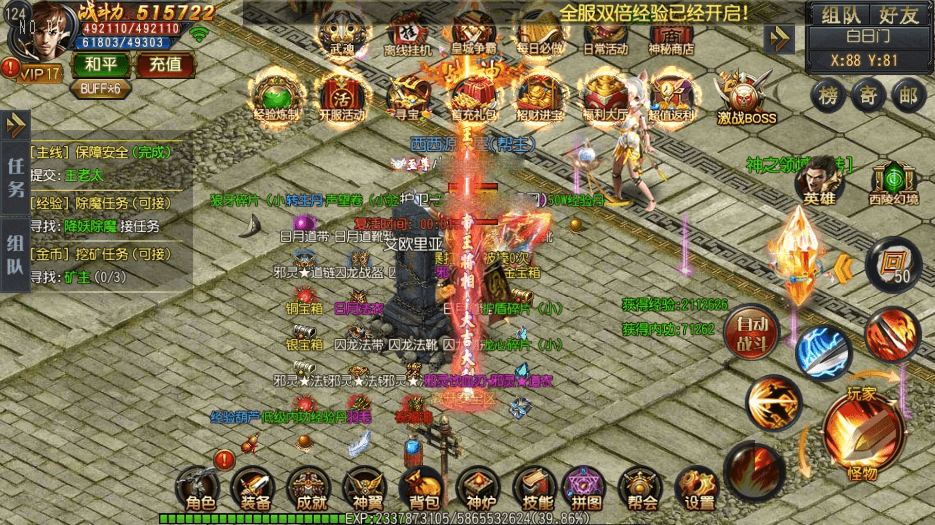Open the 设置 settings menu

click(x=698, y=489)
